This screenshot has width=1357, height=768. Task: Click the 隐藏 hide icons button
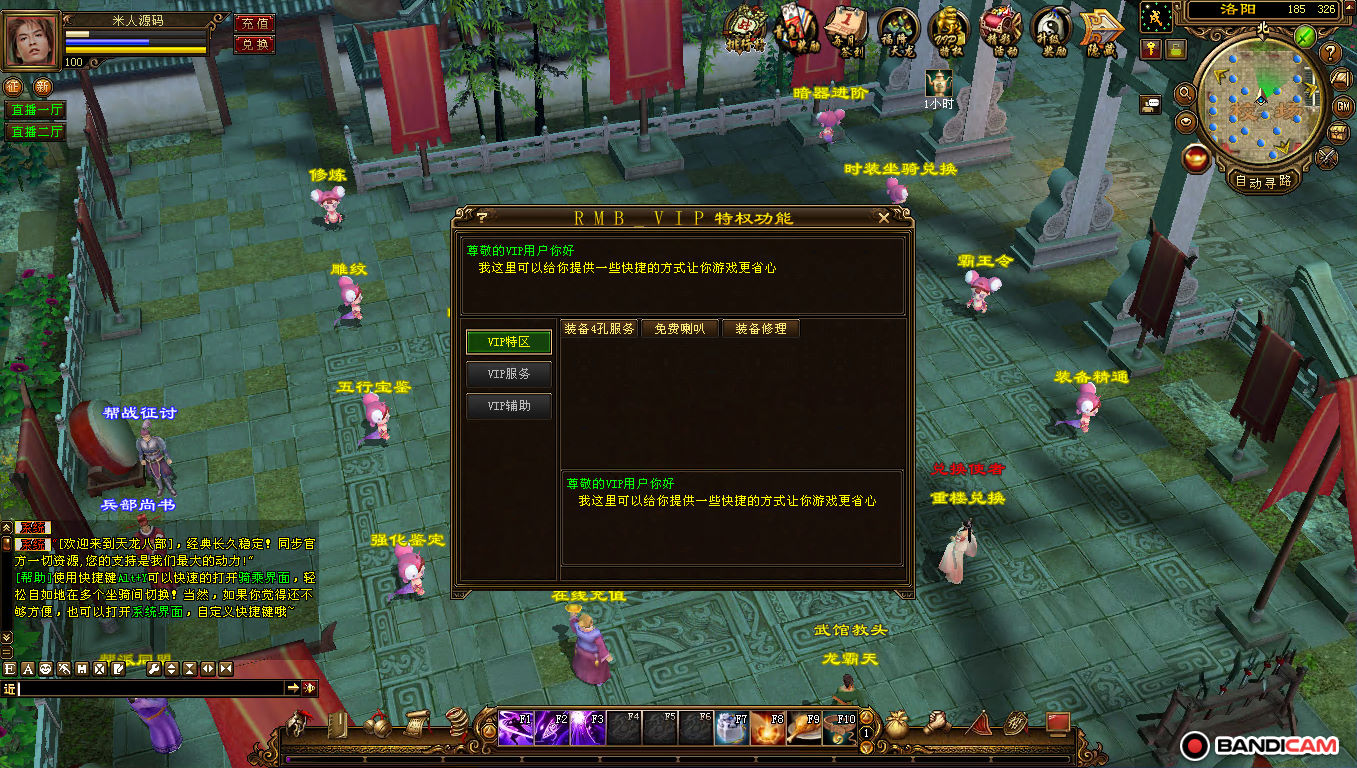[x=1101, y=30]
